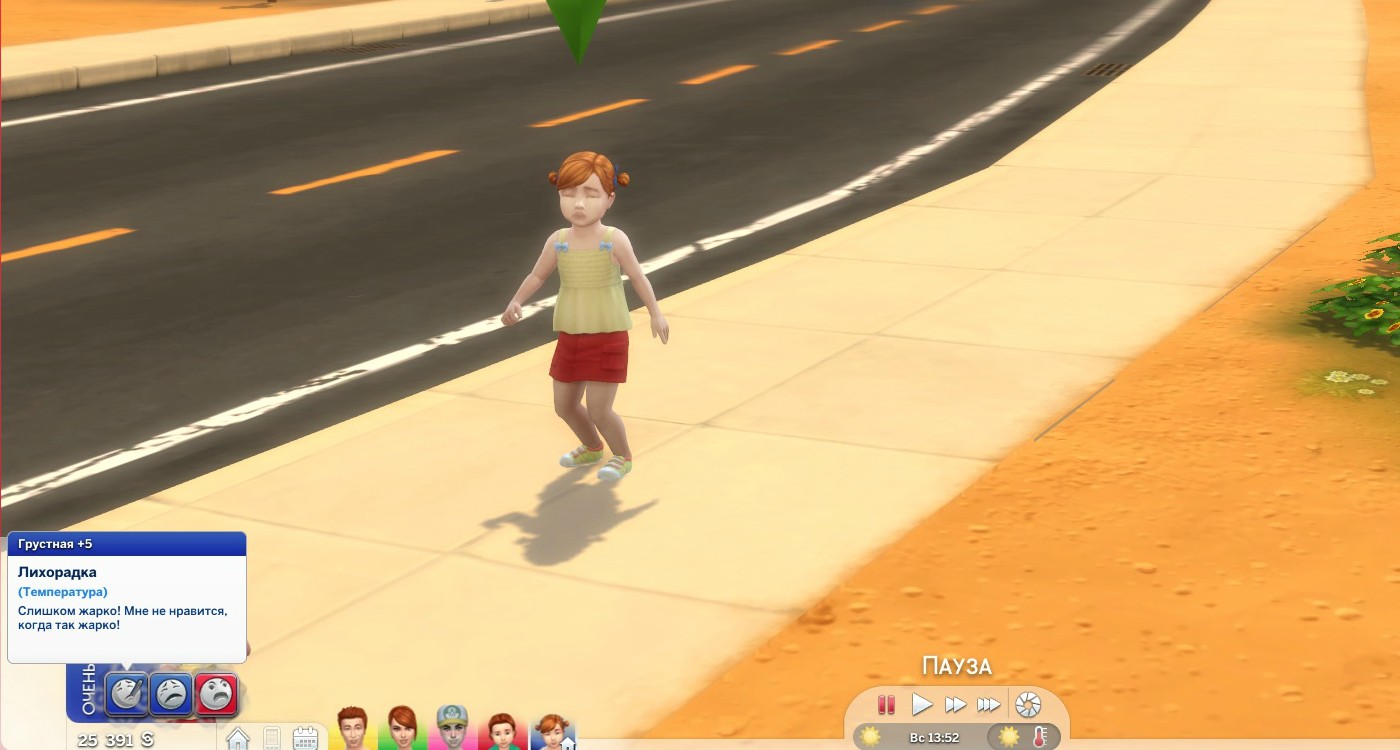Select the red distressed face moodlet
1400x750 pixels.
pos(216,694)
